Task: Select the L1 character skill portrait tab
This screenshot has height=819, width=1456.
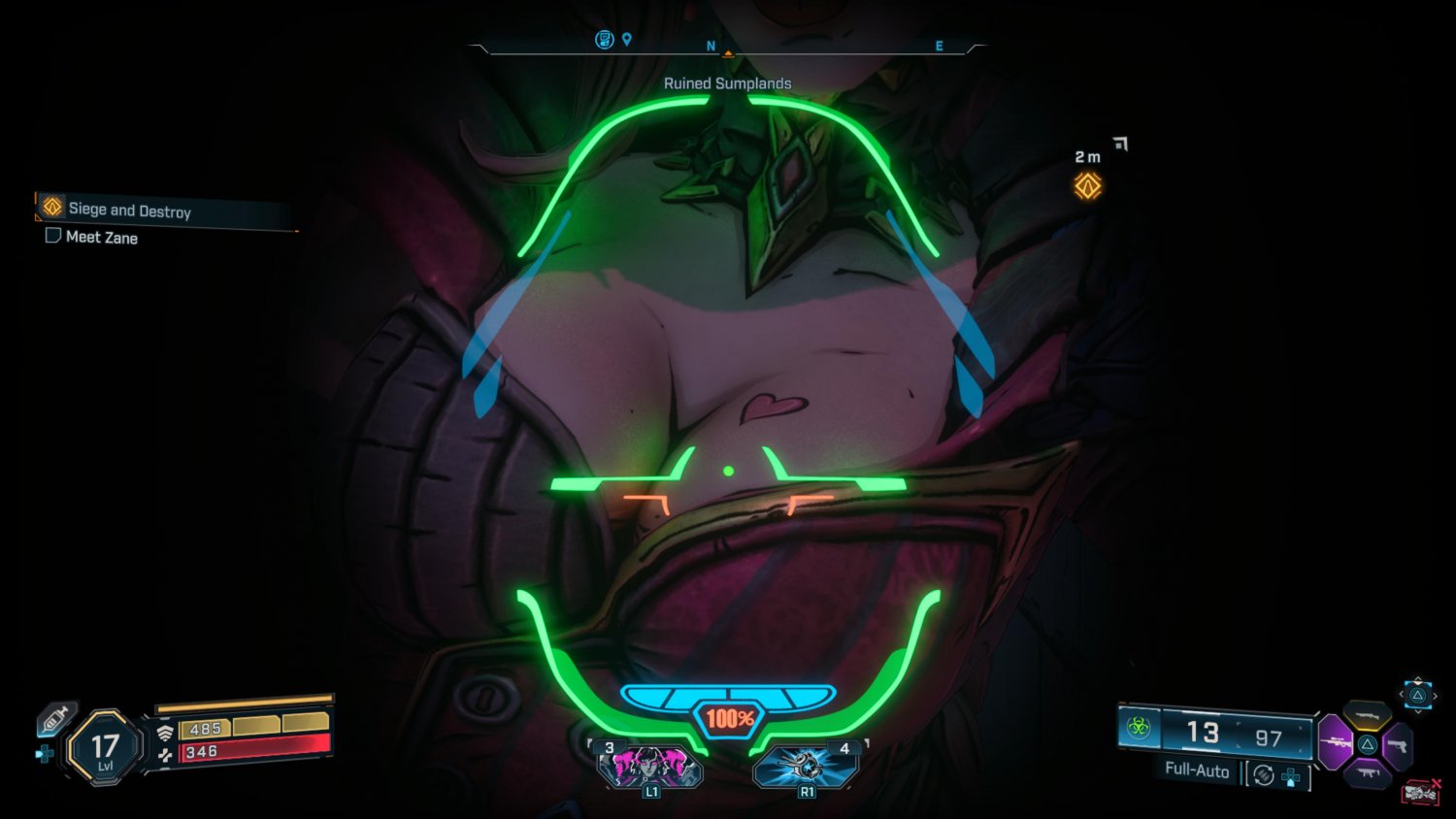Action: click(651, 767)
